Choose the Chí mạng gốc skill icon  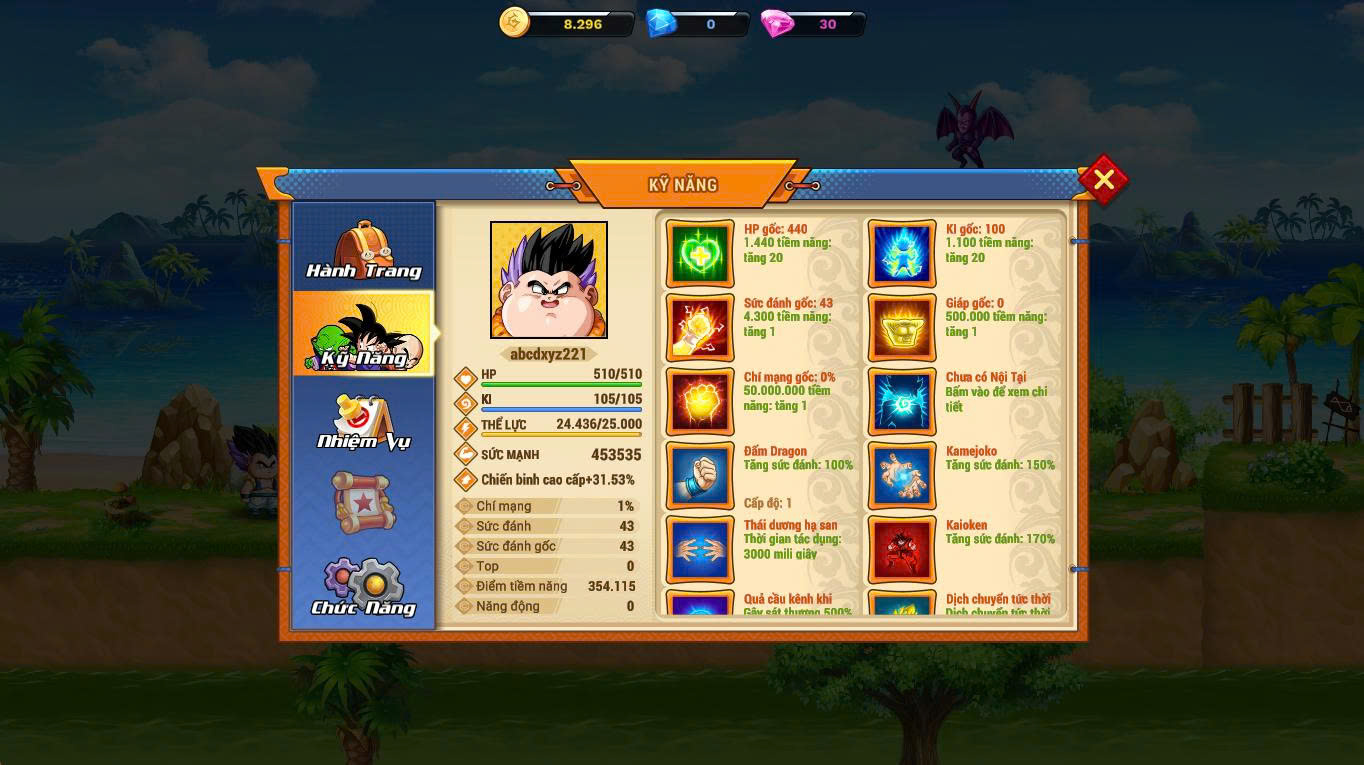(x=700, y=402)
